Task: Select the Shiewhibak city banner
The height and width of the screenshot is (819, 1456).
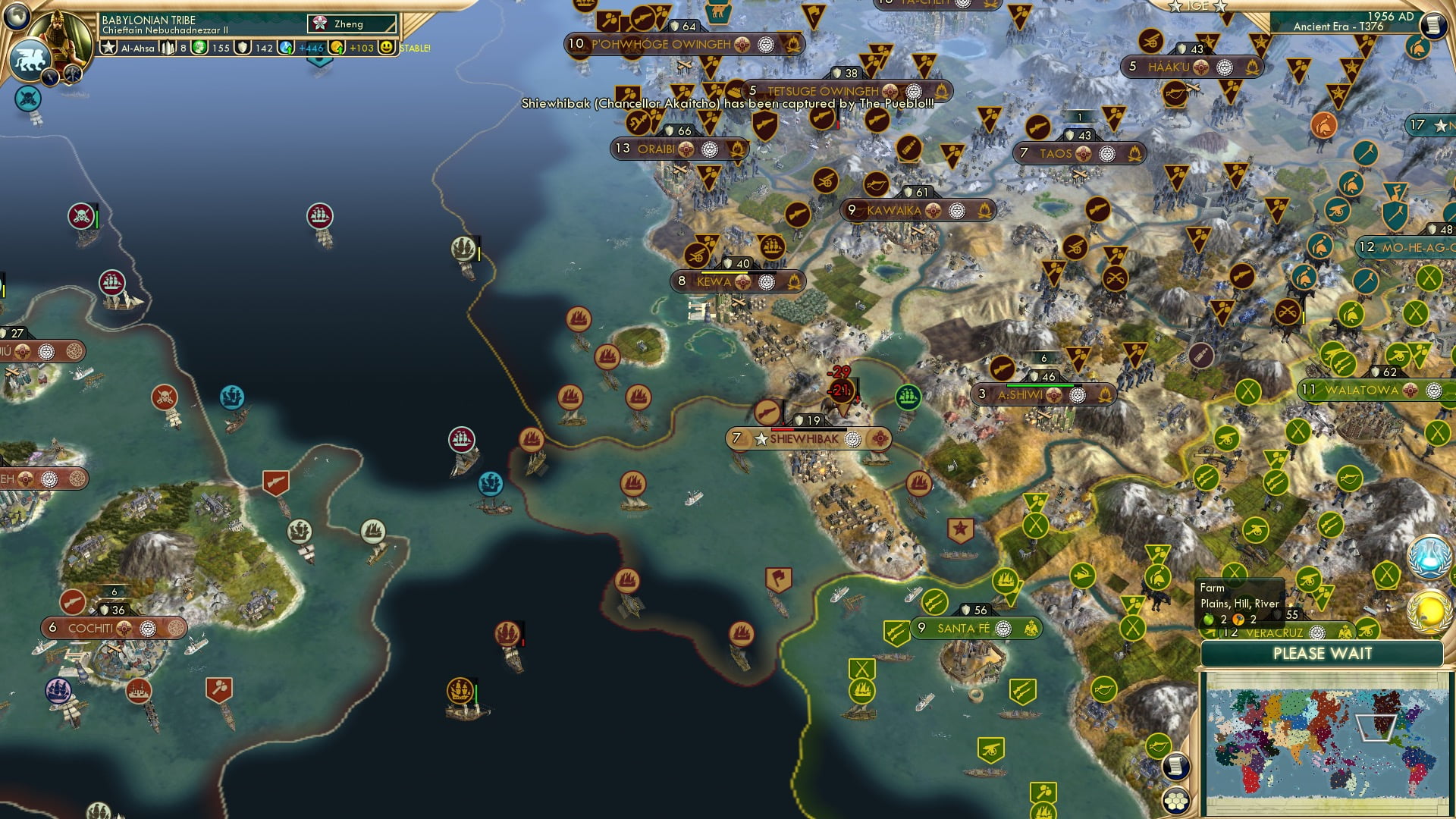Action: (x=805, y=439)
